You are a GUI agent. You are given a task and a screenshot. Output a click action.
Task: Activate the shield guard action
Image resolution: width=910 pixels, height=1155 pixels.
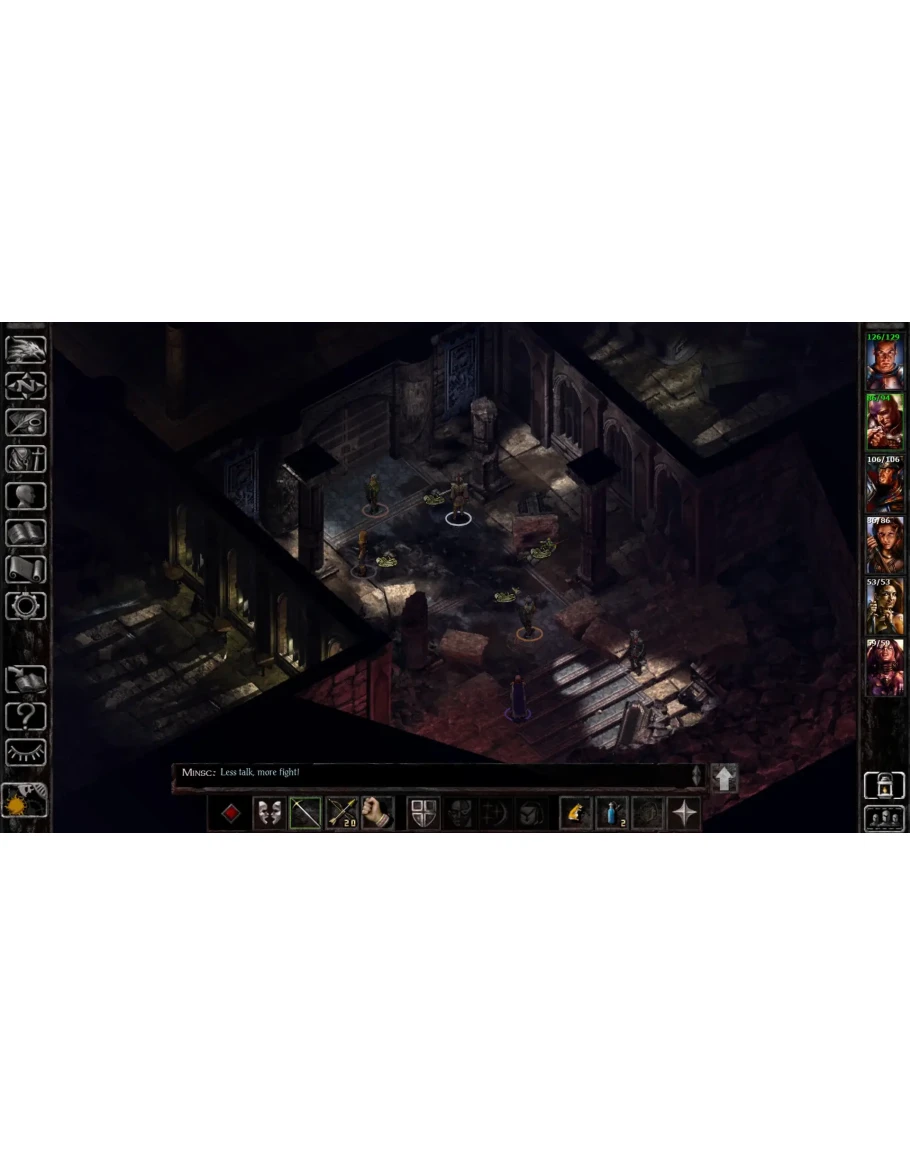coord(423,813)
